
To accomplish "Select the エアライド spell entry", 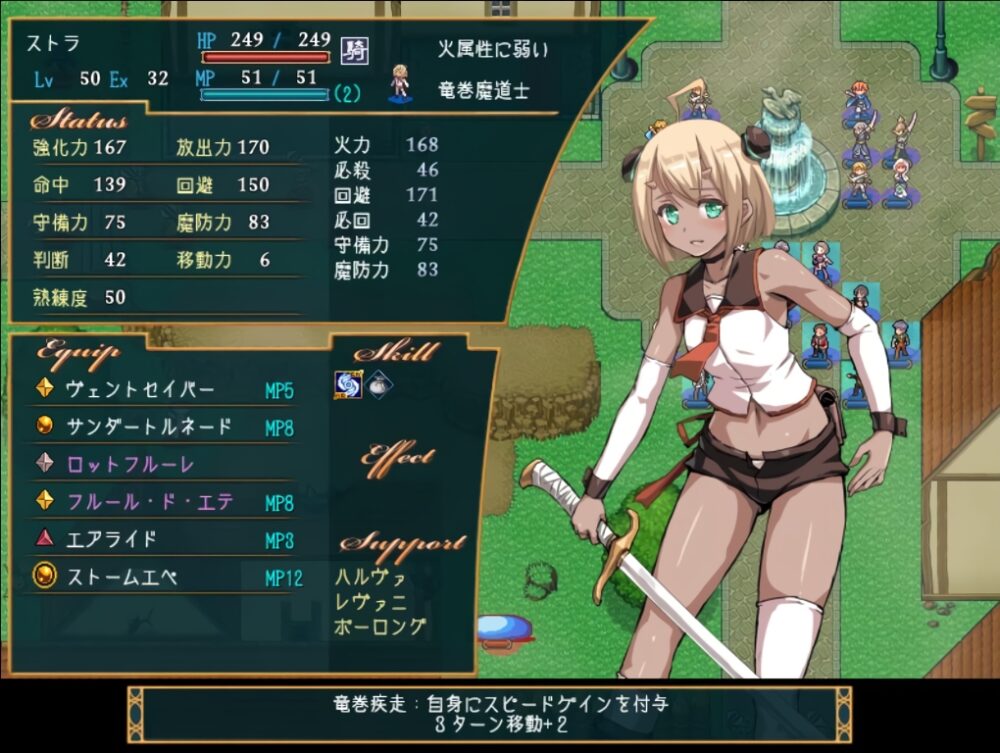I will [x=111, y=539].
